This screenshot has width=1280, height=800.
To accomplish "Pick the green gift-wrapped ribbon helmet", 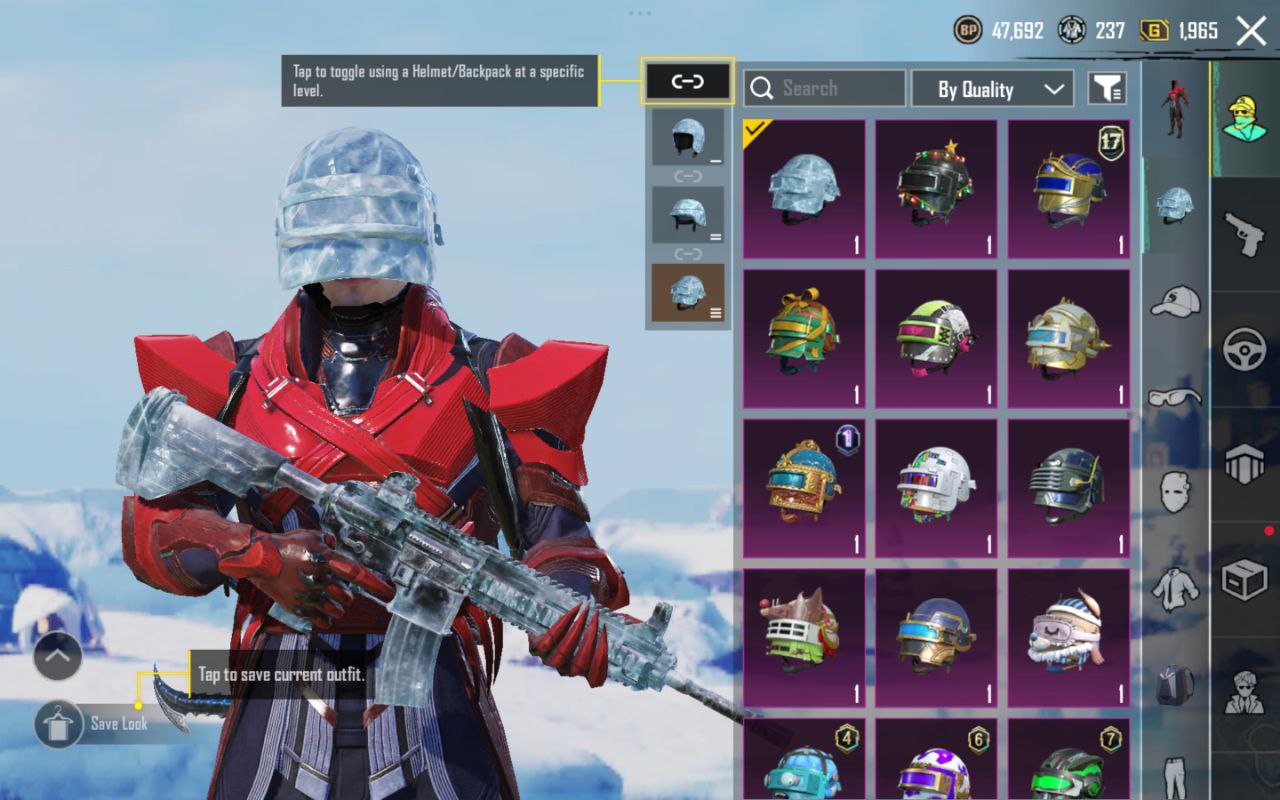I will [804, 338].
